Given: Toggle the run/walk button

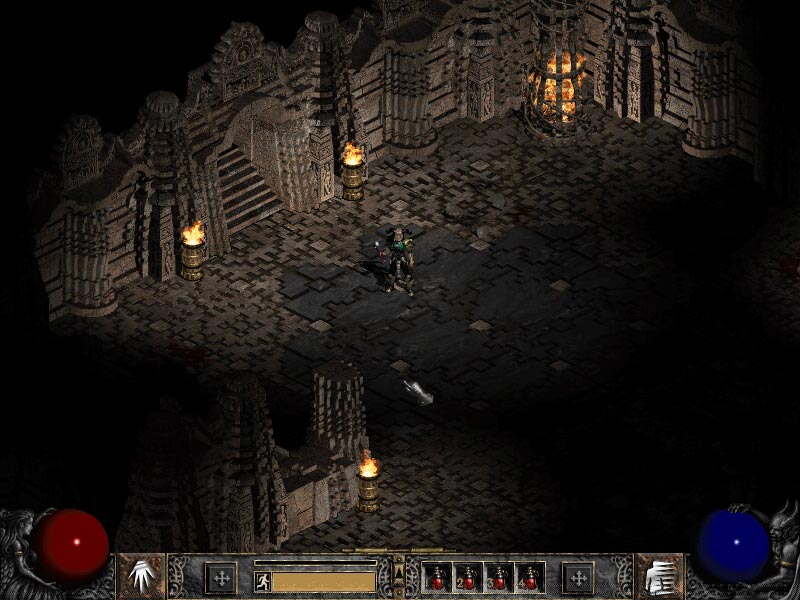Looking at the screenshot, I should [x=261, y=579].
